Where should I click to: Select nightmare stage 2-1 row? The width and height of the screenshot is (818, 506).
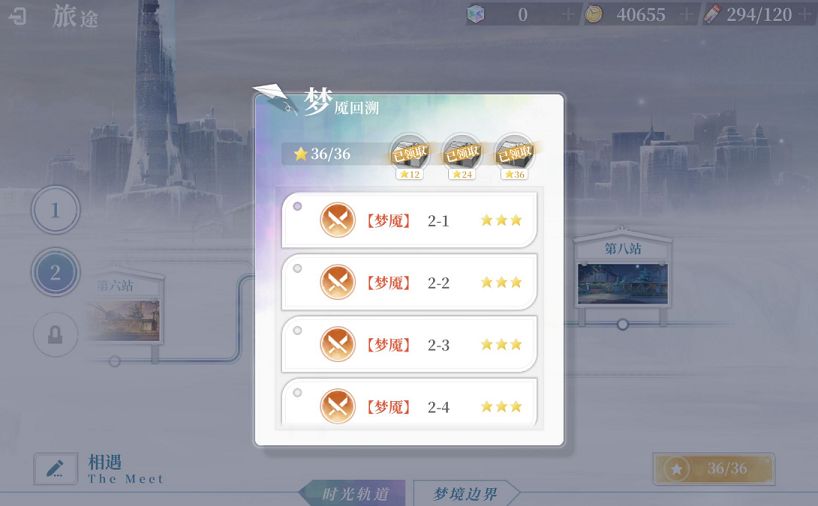[x=409, y=220]
